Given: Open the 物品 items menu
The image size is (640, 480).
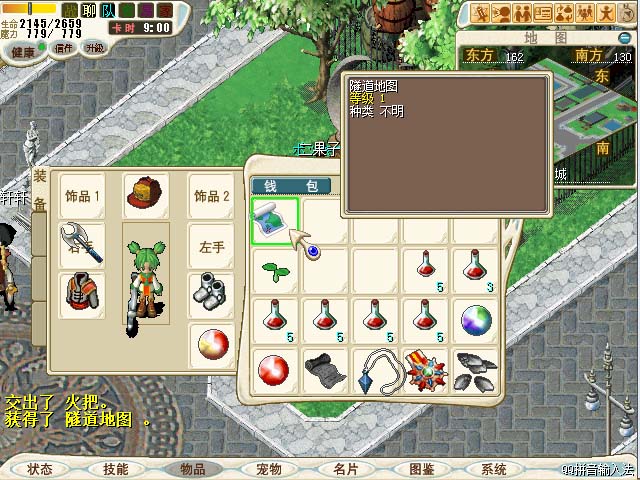Looking at the screenshot, I should pyautogui.click(x=192, y=468).
